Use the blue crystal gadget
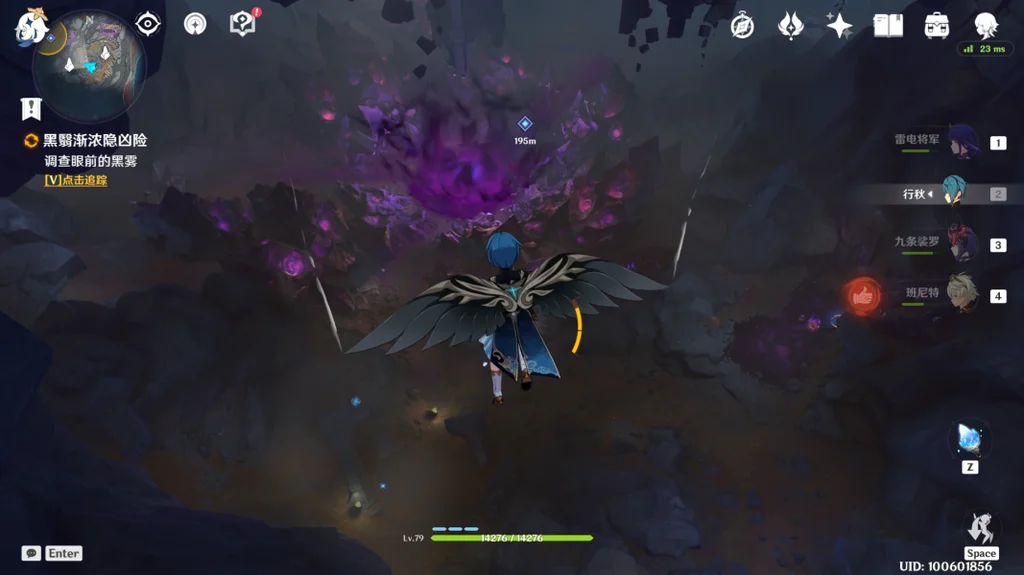This screenshot has height=575, width=1024. tap(969, 439)
